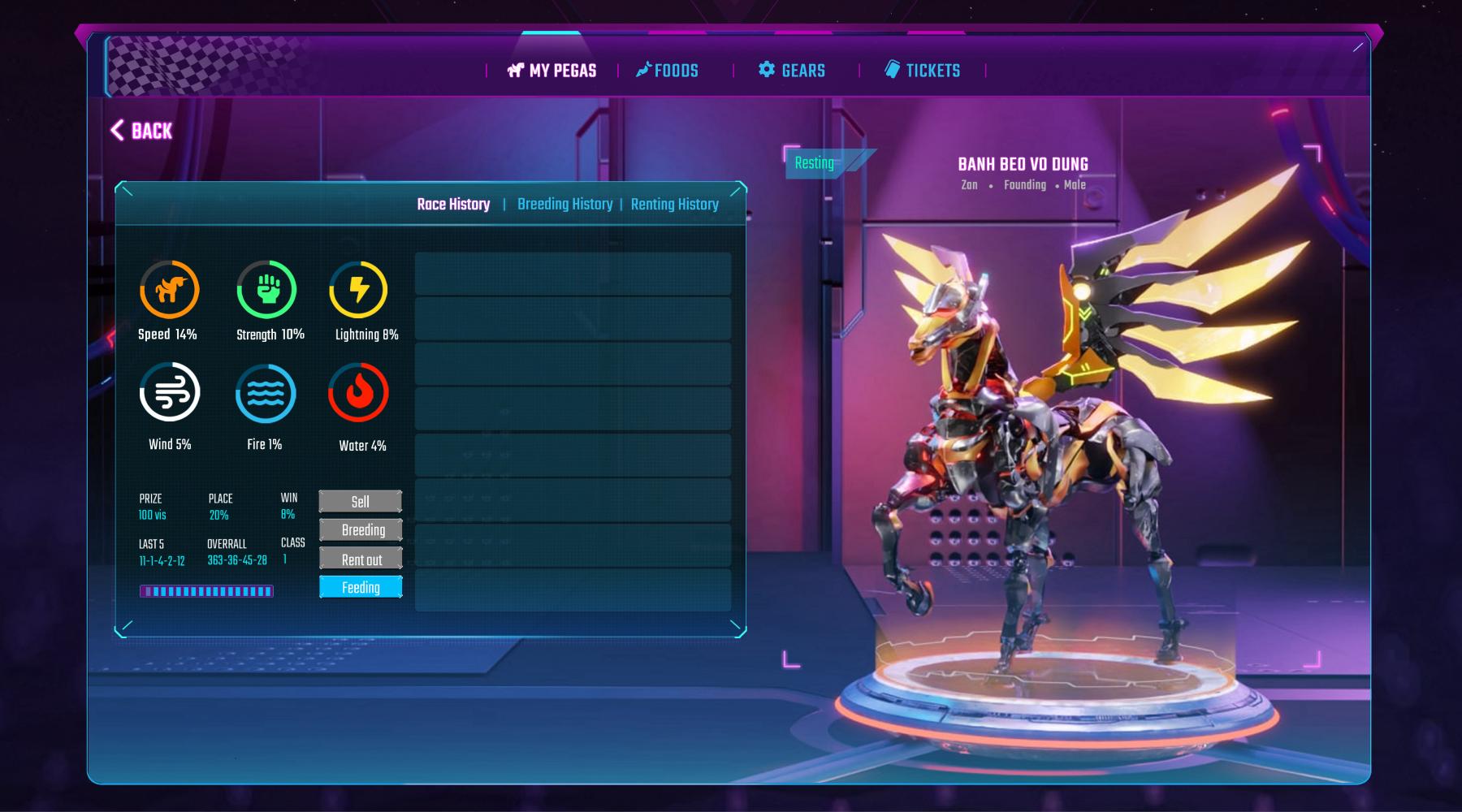Activate the Feeding button
1462x812 pixels.
[x=361, y=587]
